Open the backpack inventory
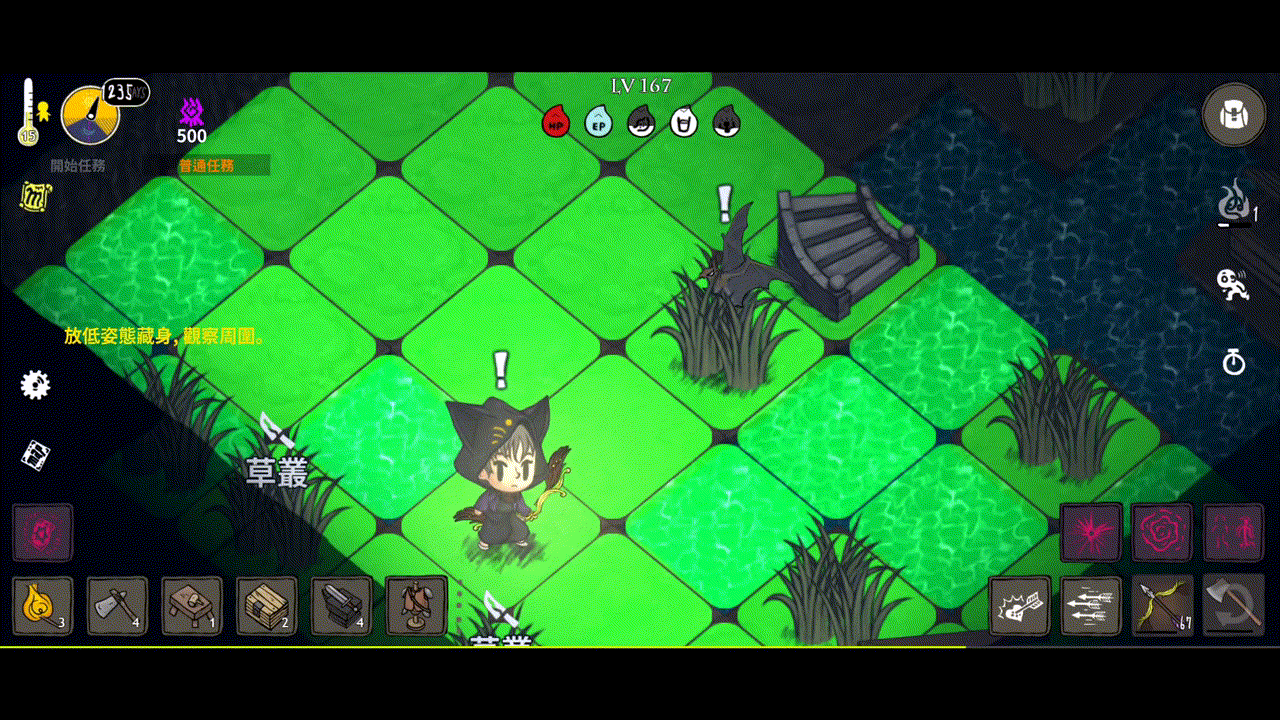1280x720 pixels. click(1234, 114)
